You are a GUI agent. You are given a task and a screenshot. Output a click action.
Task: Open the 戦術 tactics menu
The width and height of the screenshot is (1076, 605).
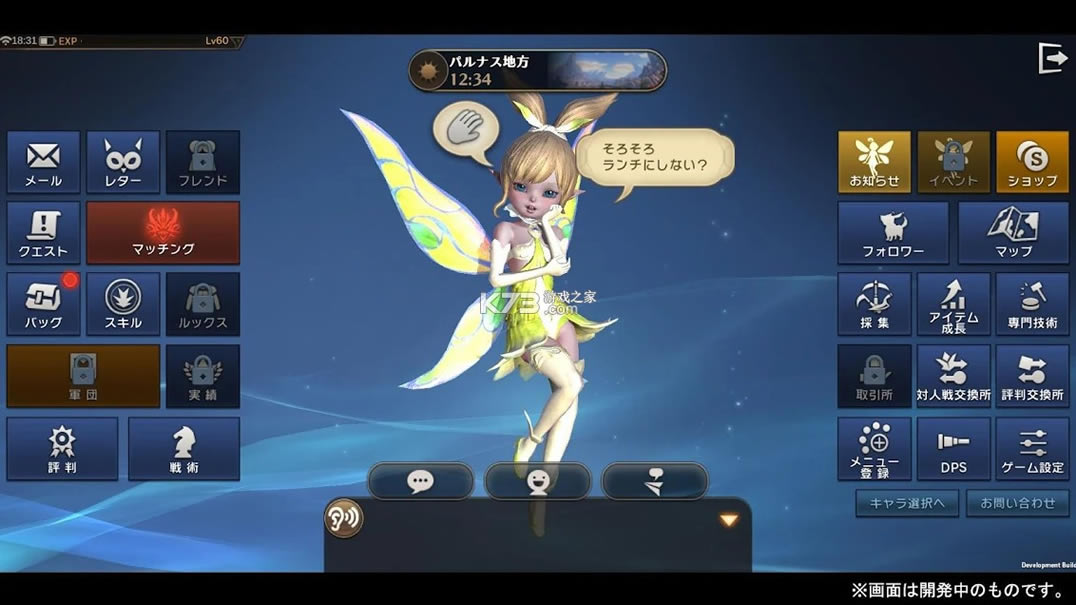(x=184, y=448)
